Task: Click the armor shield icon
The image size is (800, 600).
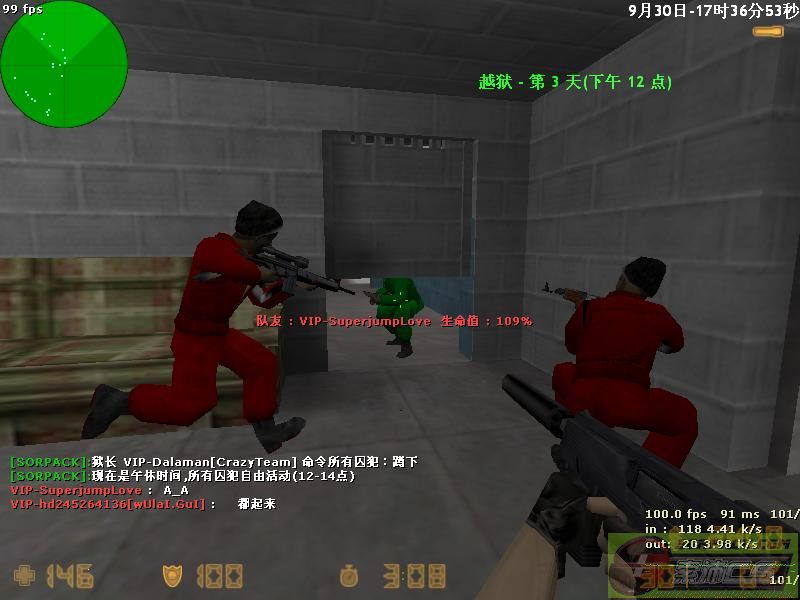Action: pyautogui.click(x=172, y=576)
